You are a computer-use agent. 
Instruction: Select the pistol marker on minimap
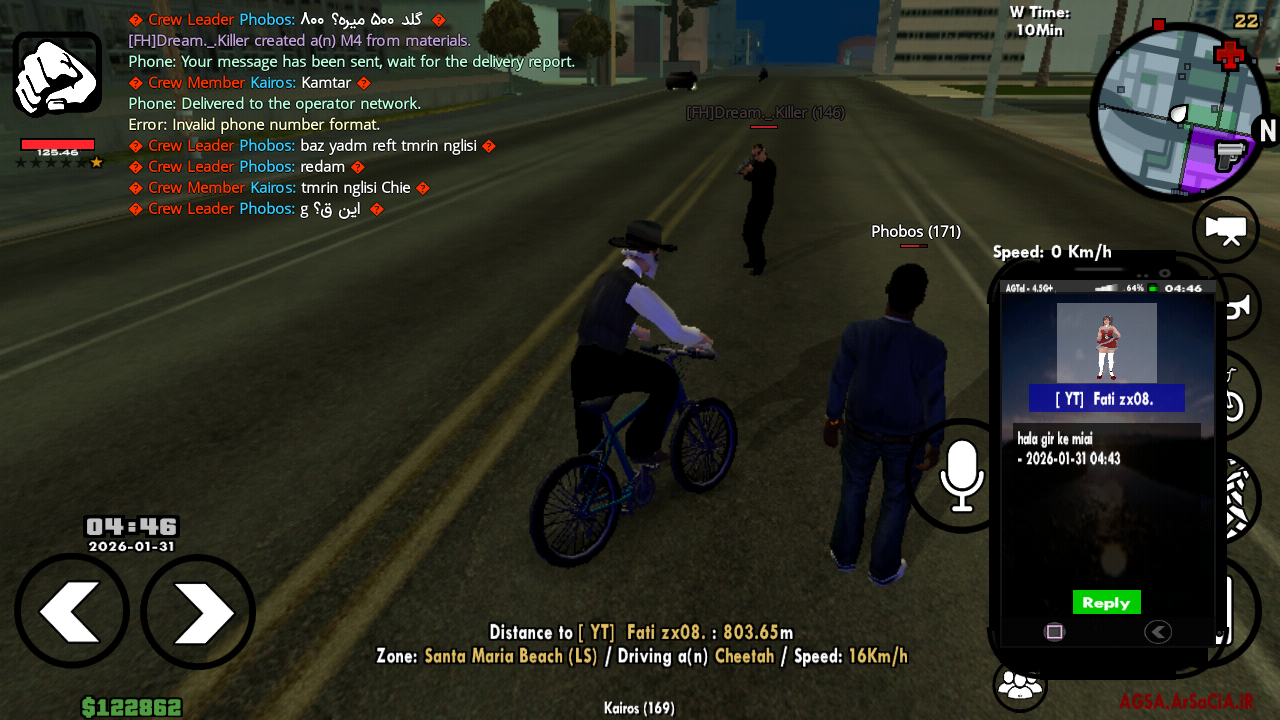pos(1227,155)
